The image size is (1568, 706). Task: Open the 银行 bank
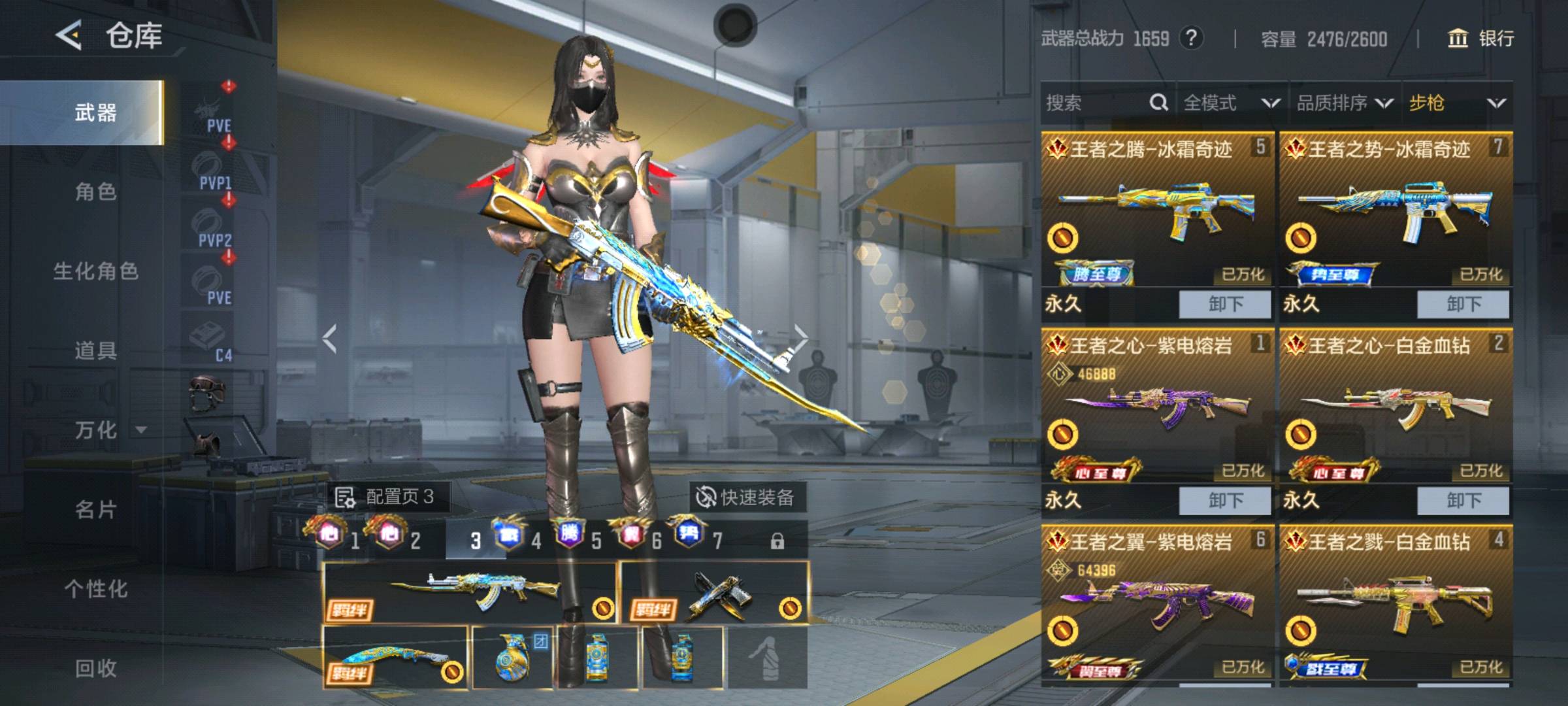point(1481,39)
